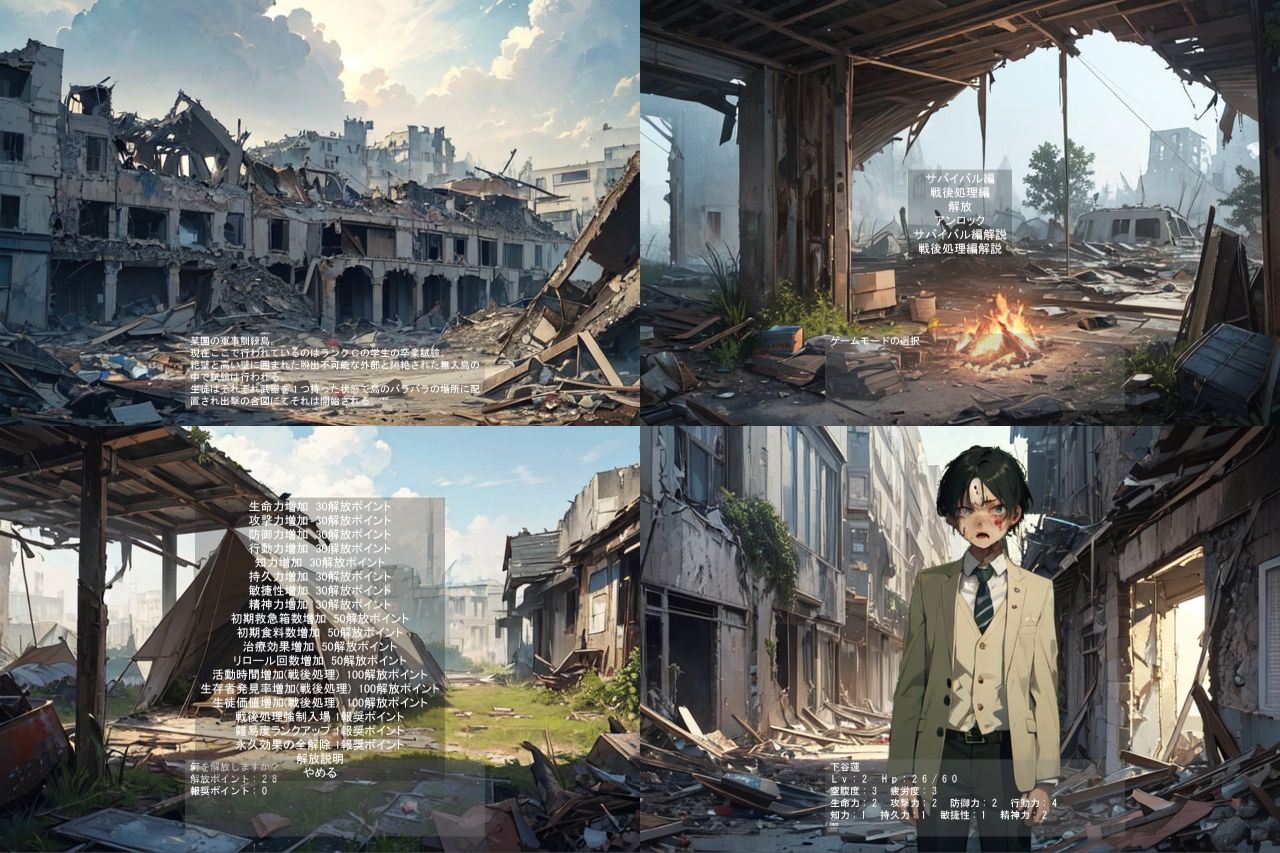Pick 敏捷性増加 from the list
Viewport: 1280px width, 853px height.
320,589
